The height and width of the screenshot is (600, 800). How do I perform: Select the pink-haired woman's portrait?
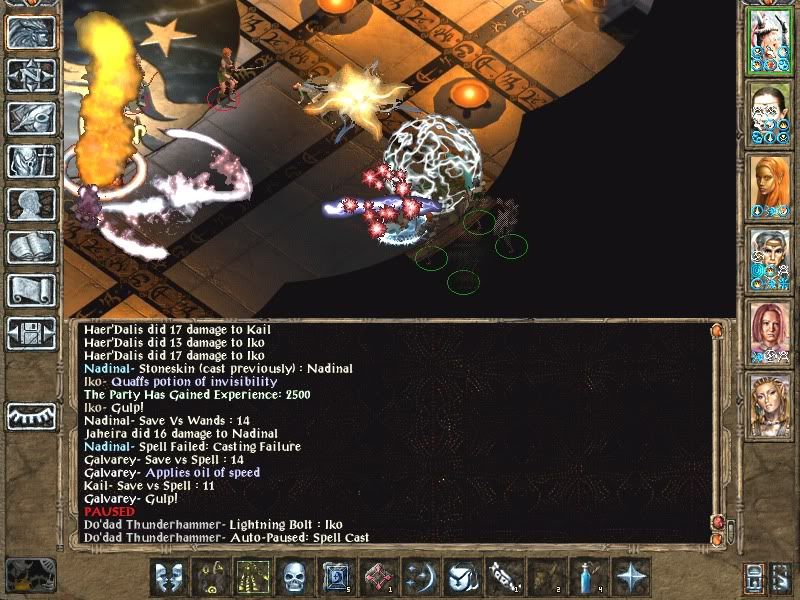tap(769, 331)
